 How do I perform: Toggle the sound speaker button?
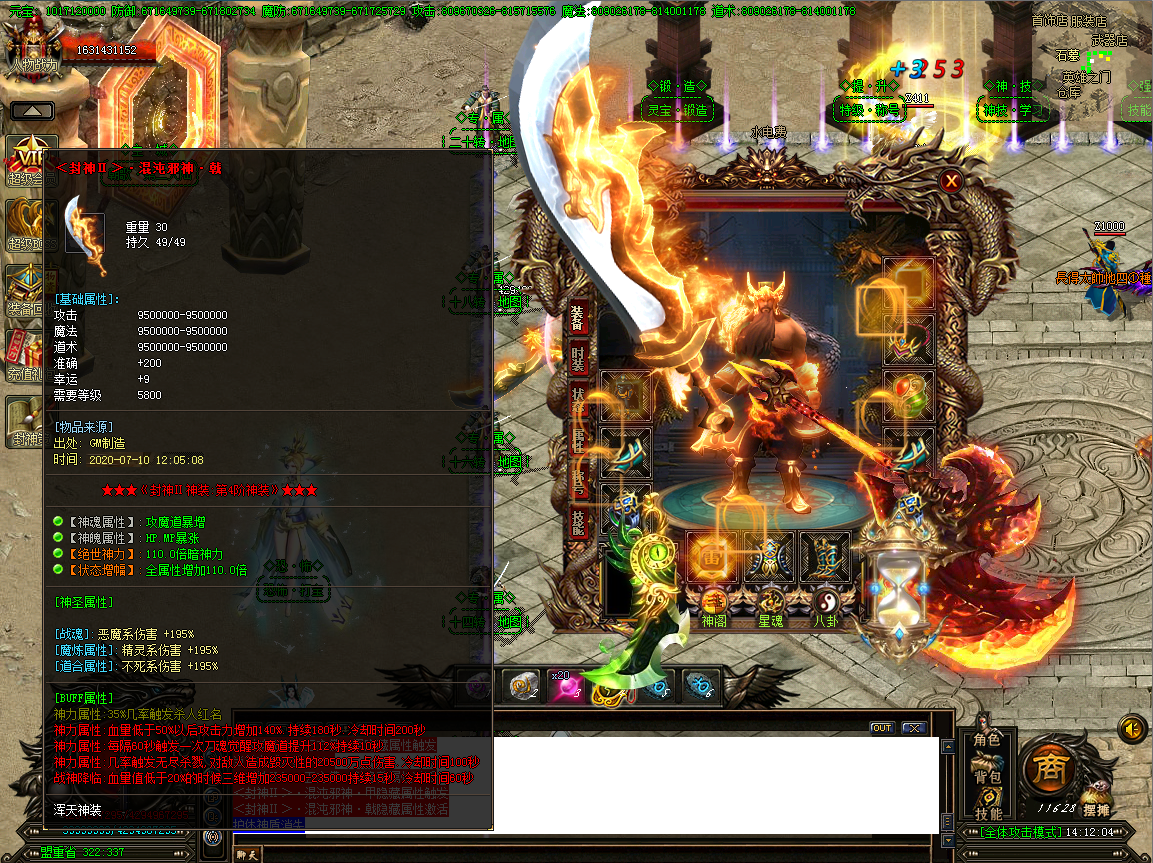click(1133, 727)
